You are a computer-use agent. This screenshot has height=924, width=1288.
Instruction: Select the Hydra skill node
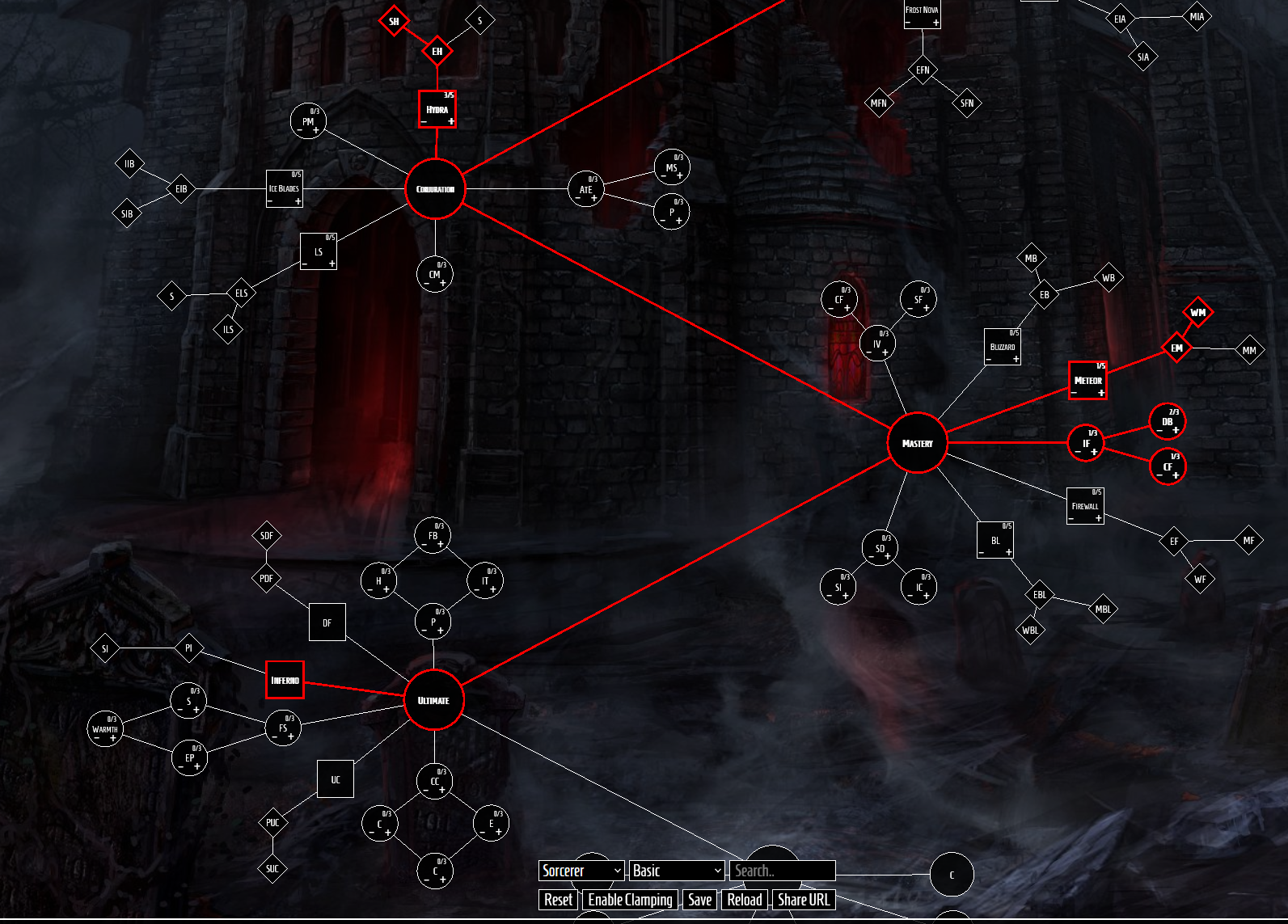pyautogui.click(x=437, y=108)
